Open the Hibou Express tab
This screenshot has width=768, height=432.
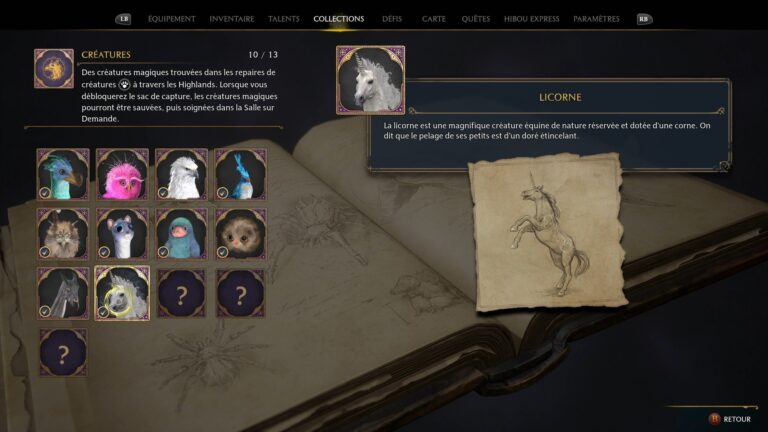528,19
